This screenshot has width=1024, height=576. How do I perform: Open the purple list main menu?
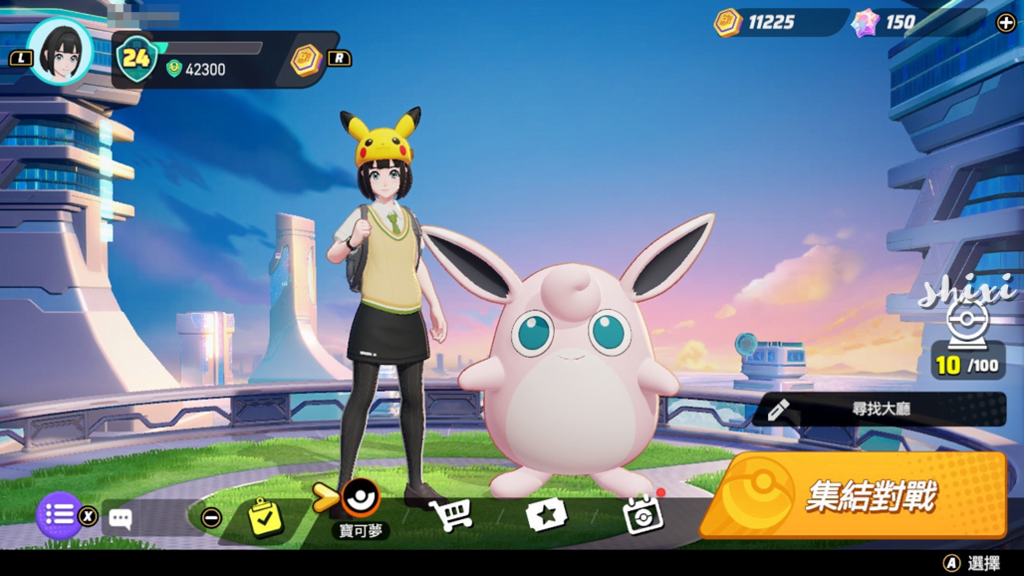(59, 516)
